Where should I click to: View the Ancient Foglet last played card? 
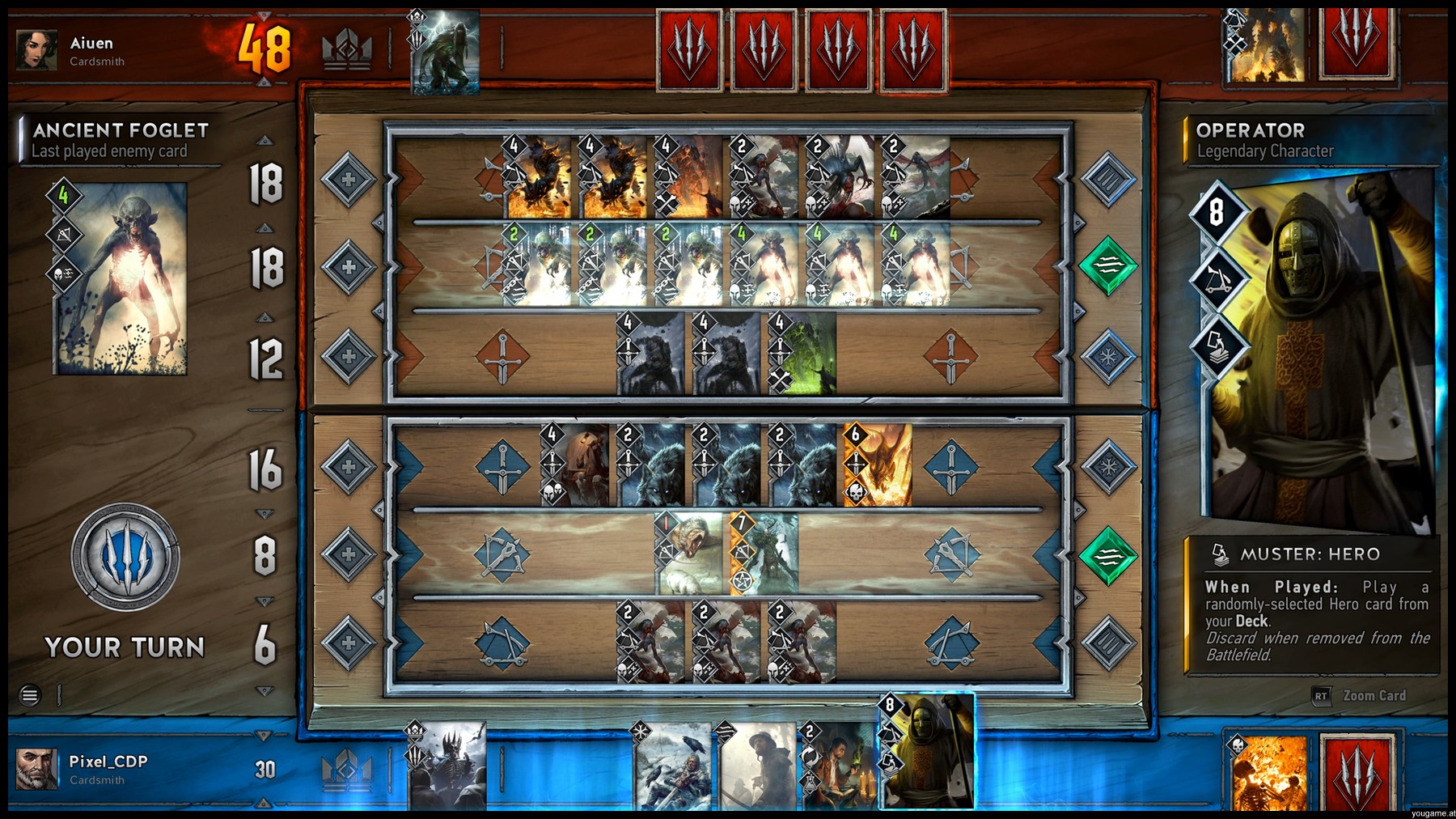(x=120, y=278)
